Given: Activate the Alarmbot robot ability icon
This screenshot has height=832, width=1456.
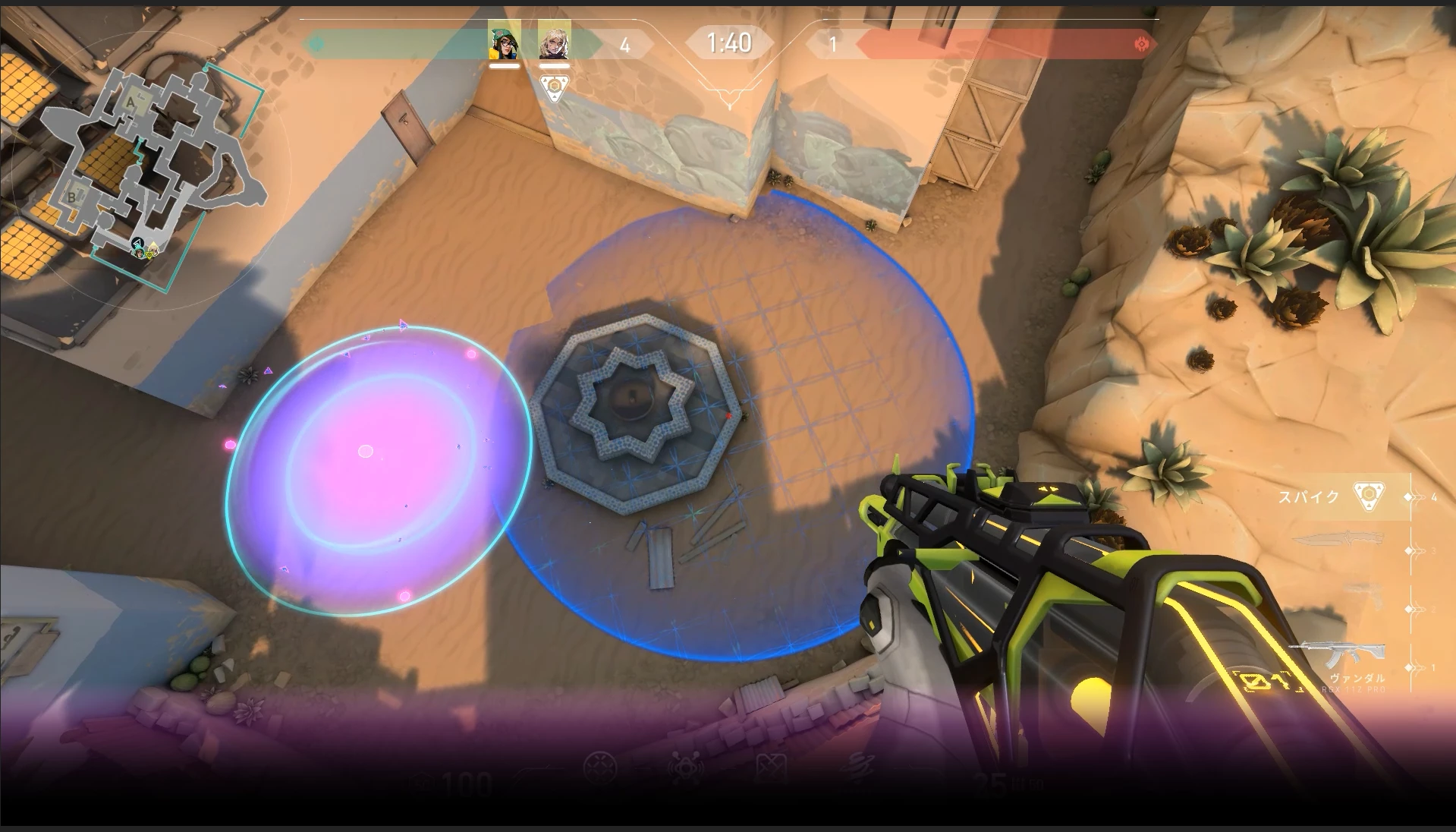Looking at the screenshot, I should tap(686, 769).
